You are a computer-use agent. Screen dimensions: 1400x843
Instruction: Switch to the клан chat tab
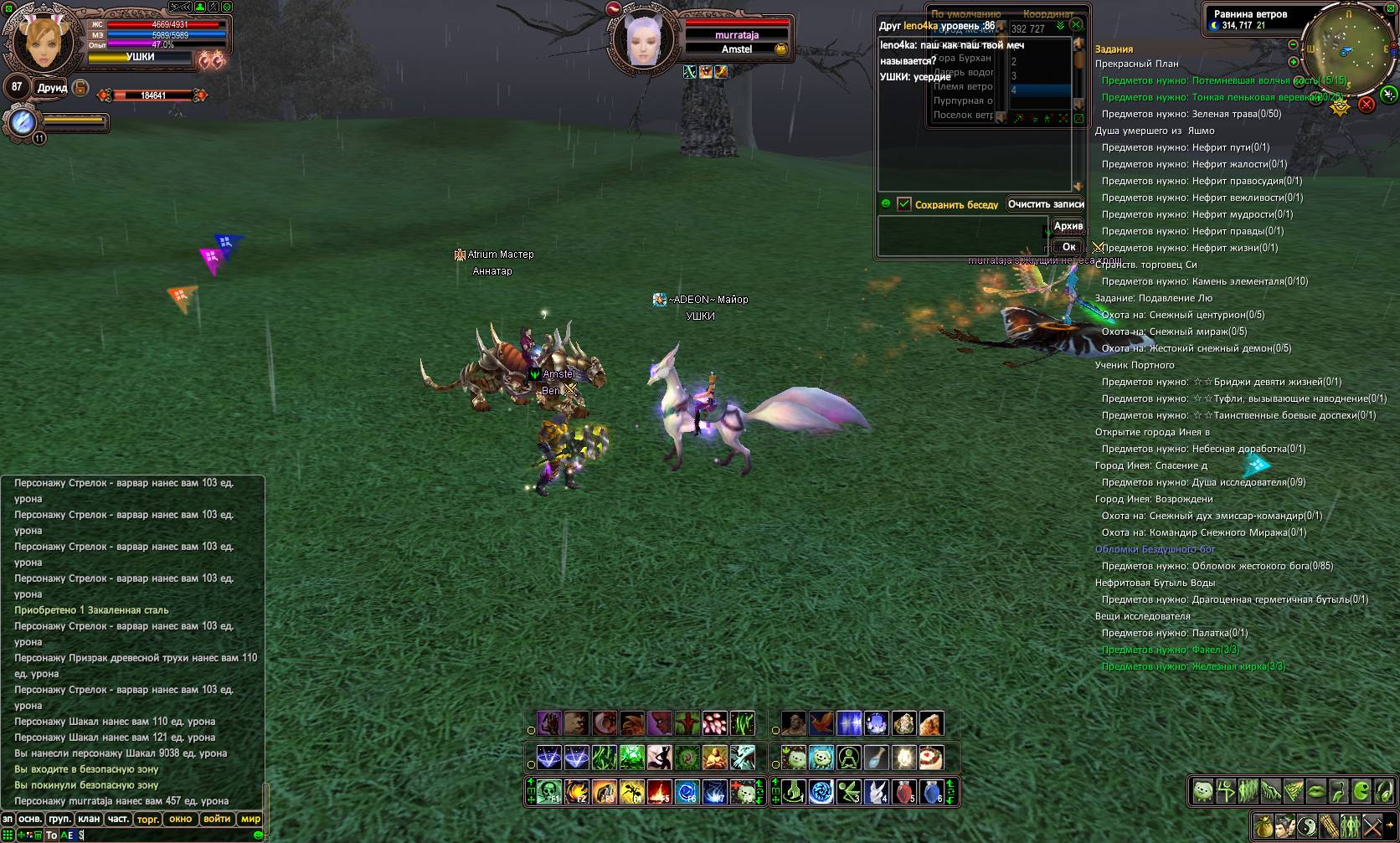pos(89,819)
